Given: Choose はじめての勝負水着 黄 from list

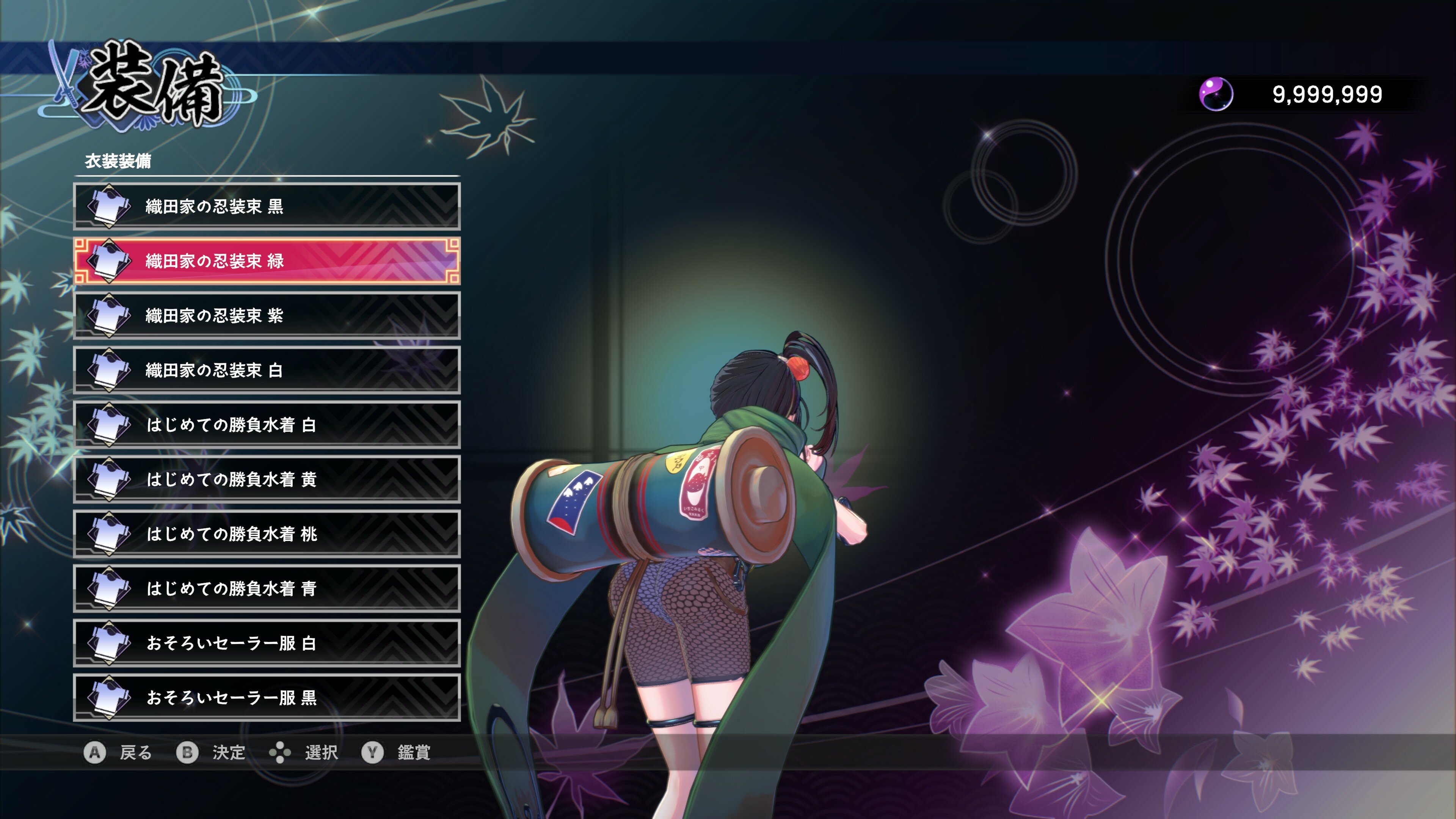Looking at the screenshot, I should click(x=267, y=479).
